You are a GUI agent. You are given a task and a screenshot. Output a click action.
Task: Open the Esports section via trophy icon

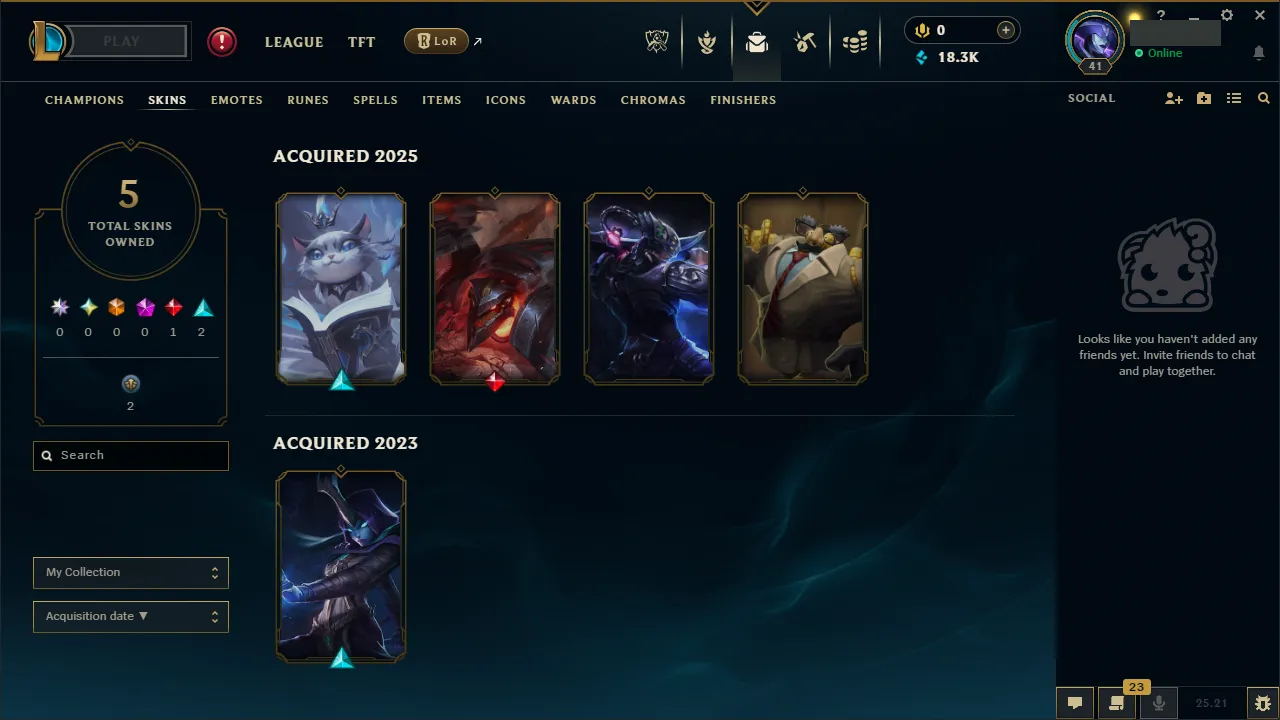pyautogui.click(x=657, y=40)
